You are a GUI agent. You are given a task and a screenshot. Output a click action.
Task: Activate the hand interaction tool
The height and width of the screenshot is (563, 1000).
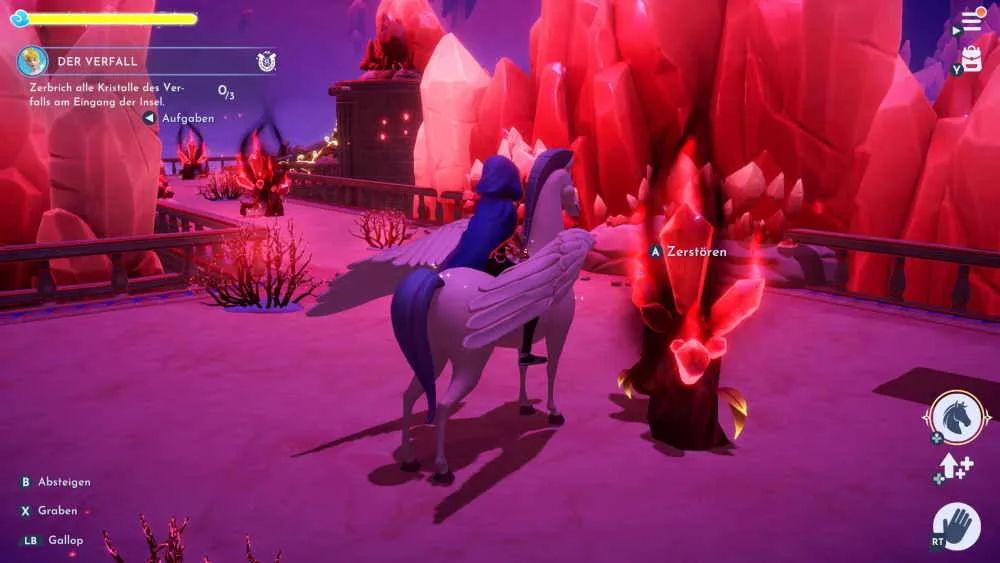tap(957, 525)
